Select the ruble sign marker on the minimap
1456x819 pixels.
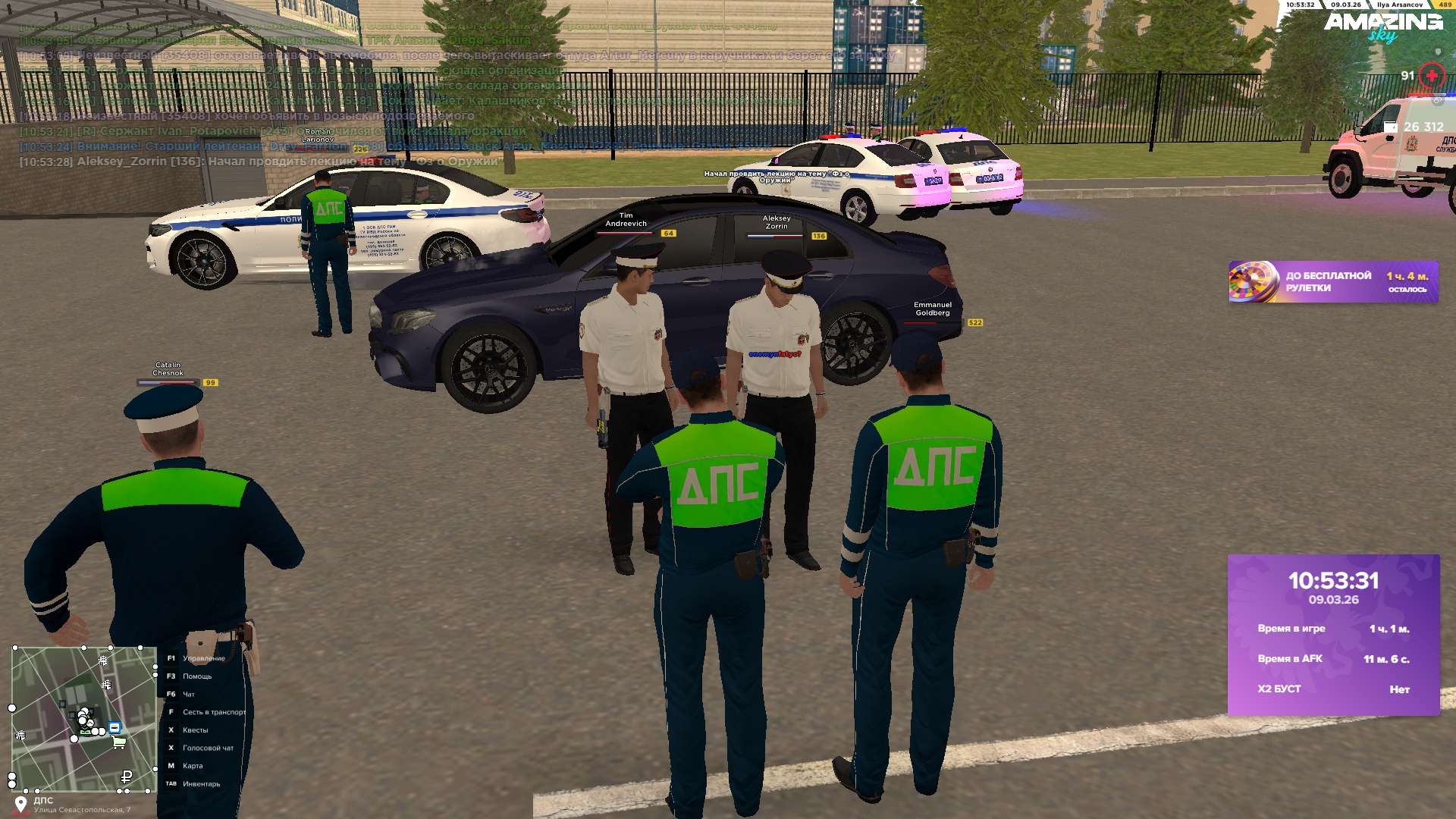pyautogui.click(x=127, y=777)
